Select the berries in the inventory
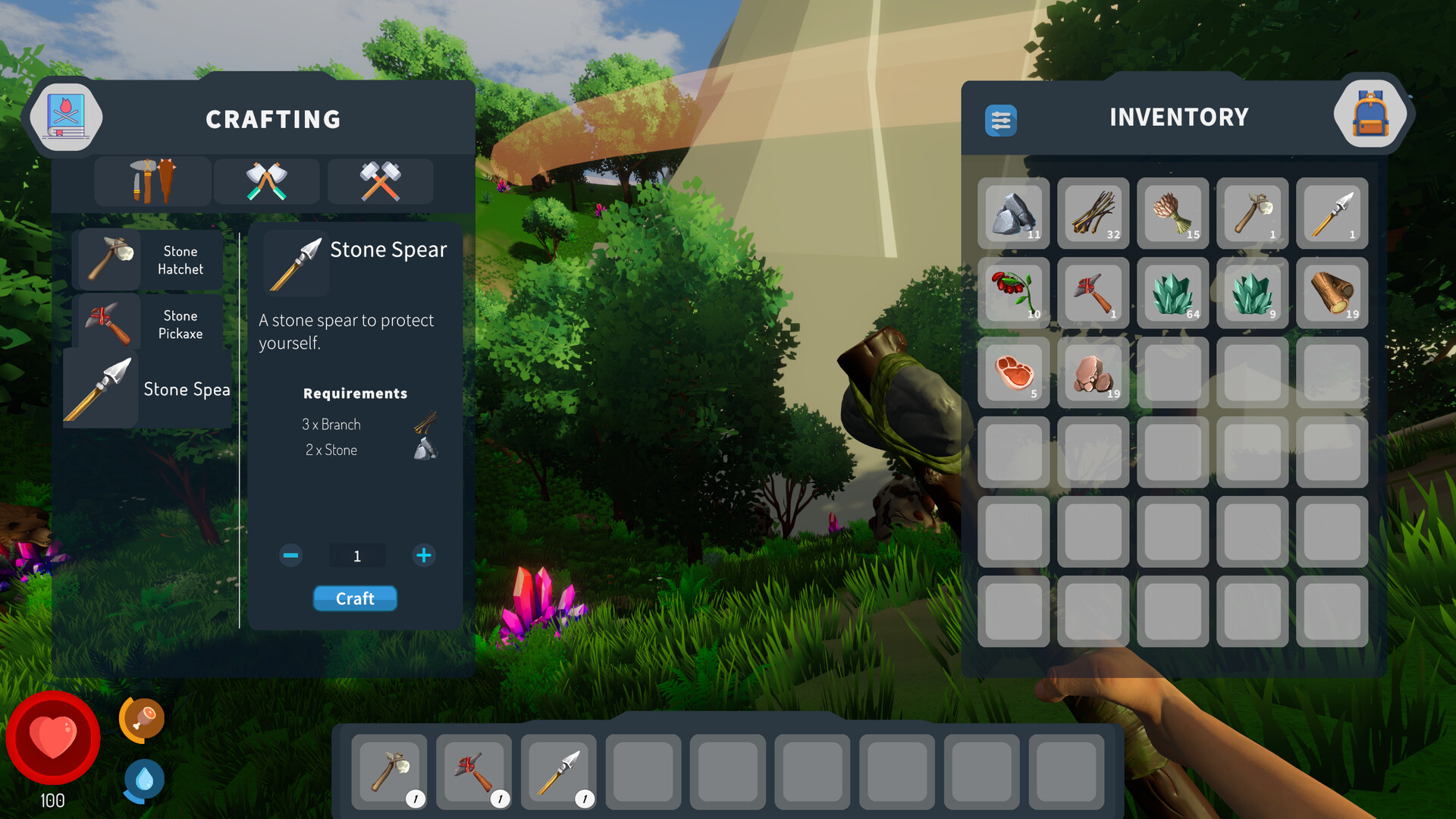The height and width of the screenshot is (819, 1456). 1013,293
